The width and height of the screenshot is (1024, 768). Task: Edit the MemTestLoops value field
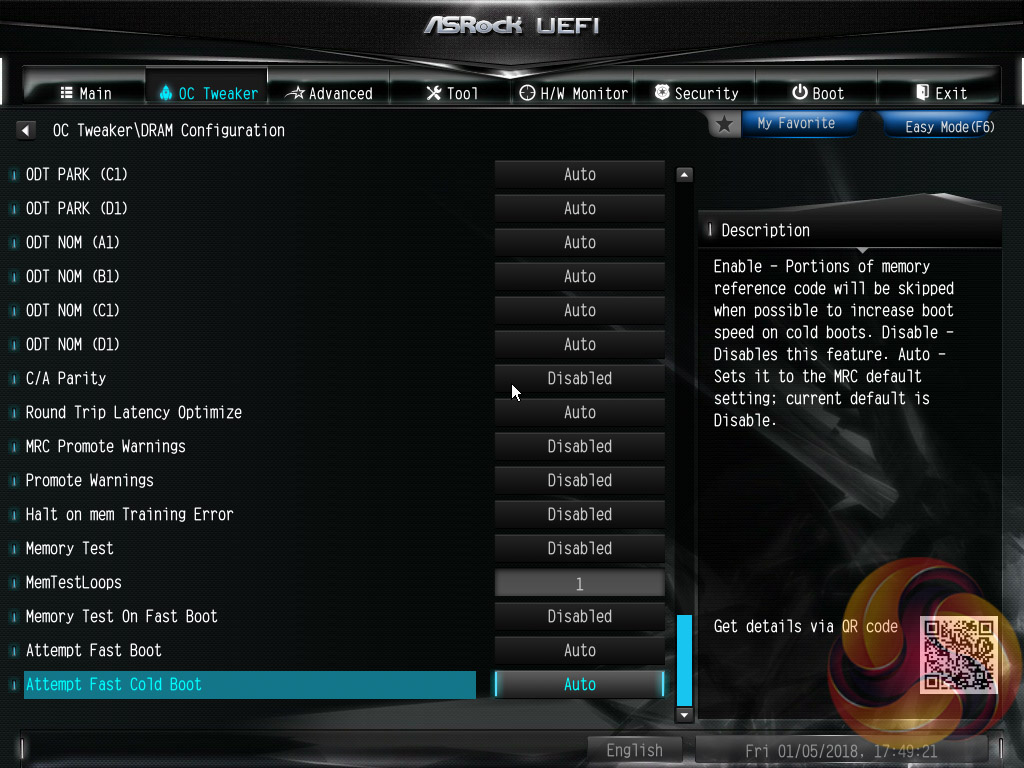coord(579,583)
